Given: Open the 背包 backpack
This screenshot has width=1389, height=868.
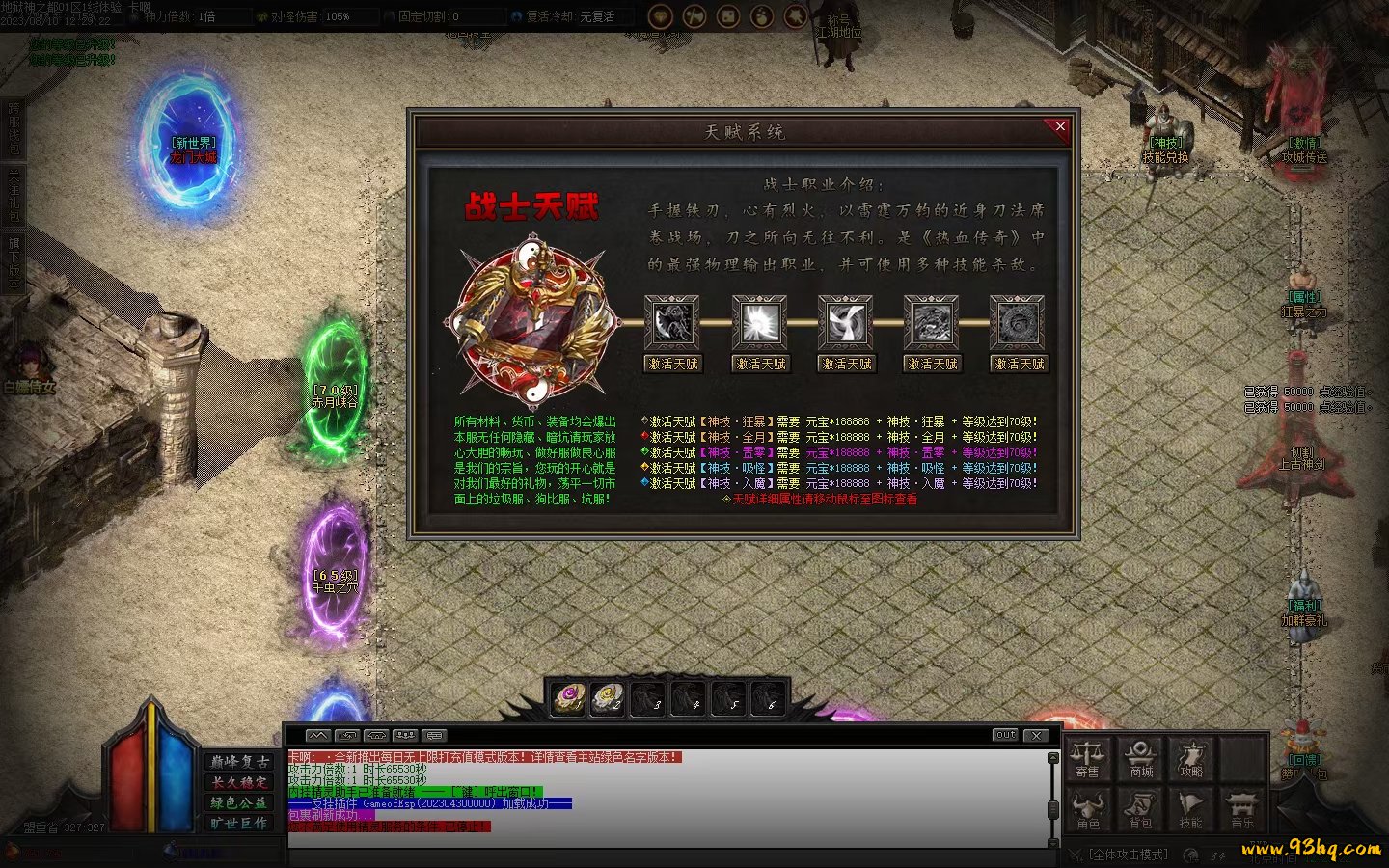Looking at the screenshot, I should pos(1140,810).
